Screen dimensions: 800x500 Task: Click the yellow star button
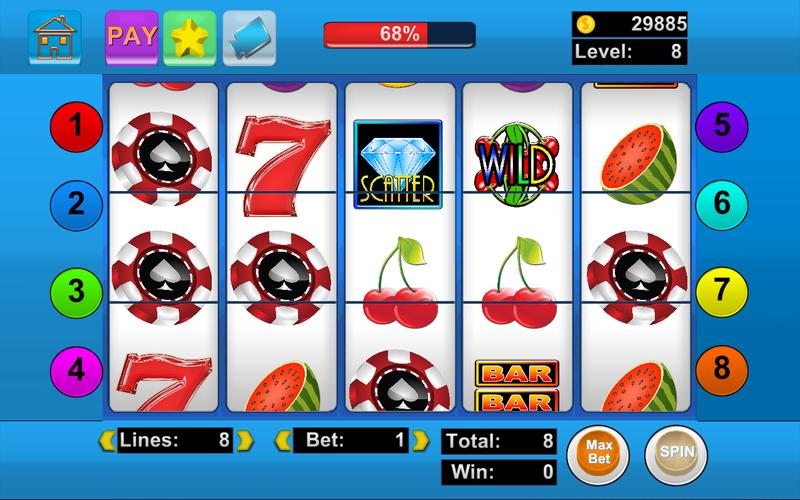tap(189, 37)
